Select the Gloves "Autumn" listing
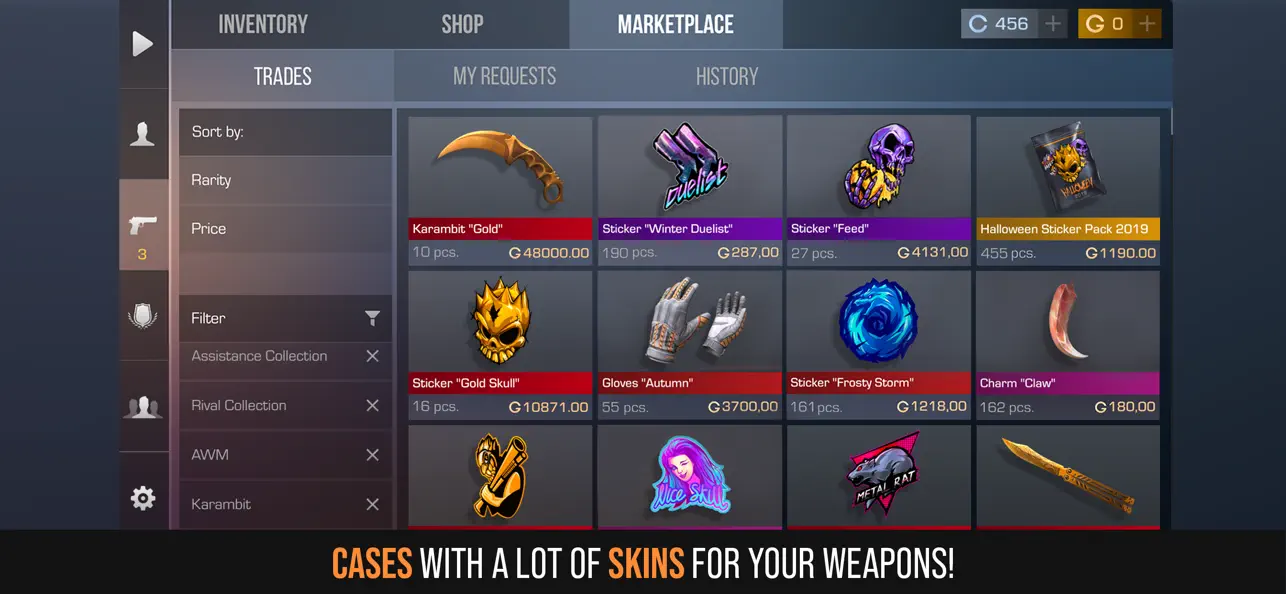The width and height of the screenshot is (1286, 594). (689, 345)
